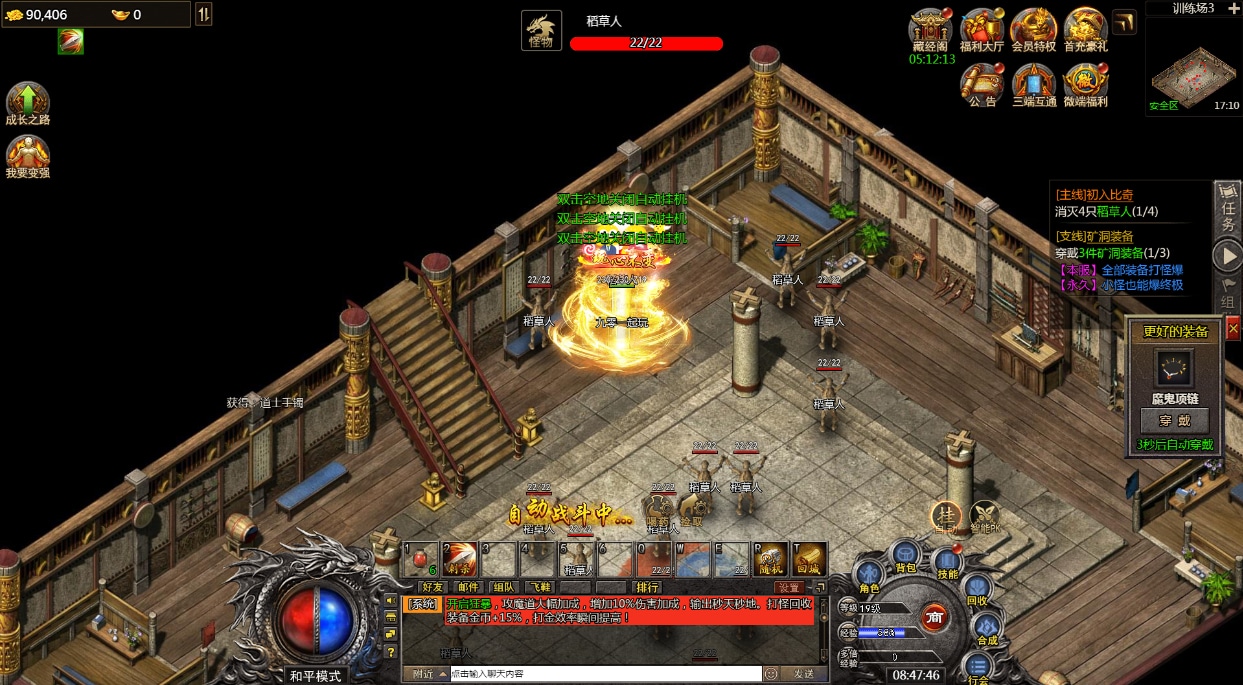Select the 任务 quest tab
1243x685 pixels.
(1229, 209)
